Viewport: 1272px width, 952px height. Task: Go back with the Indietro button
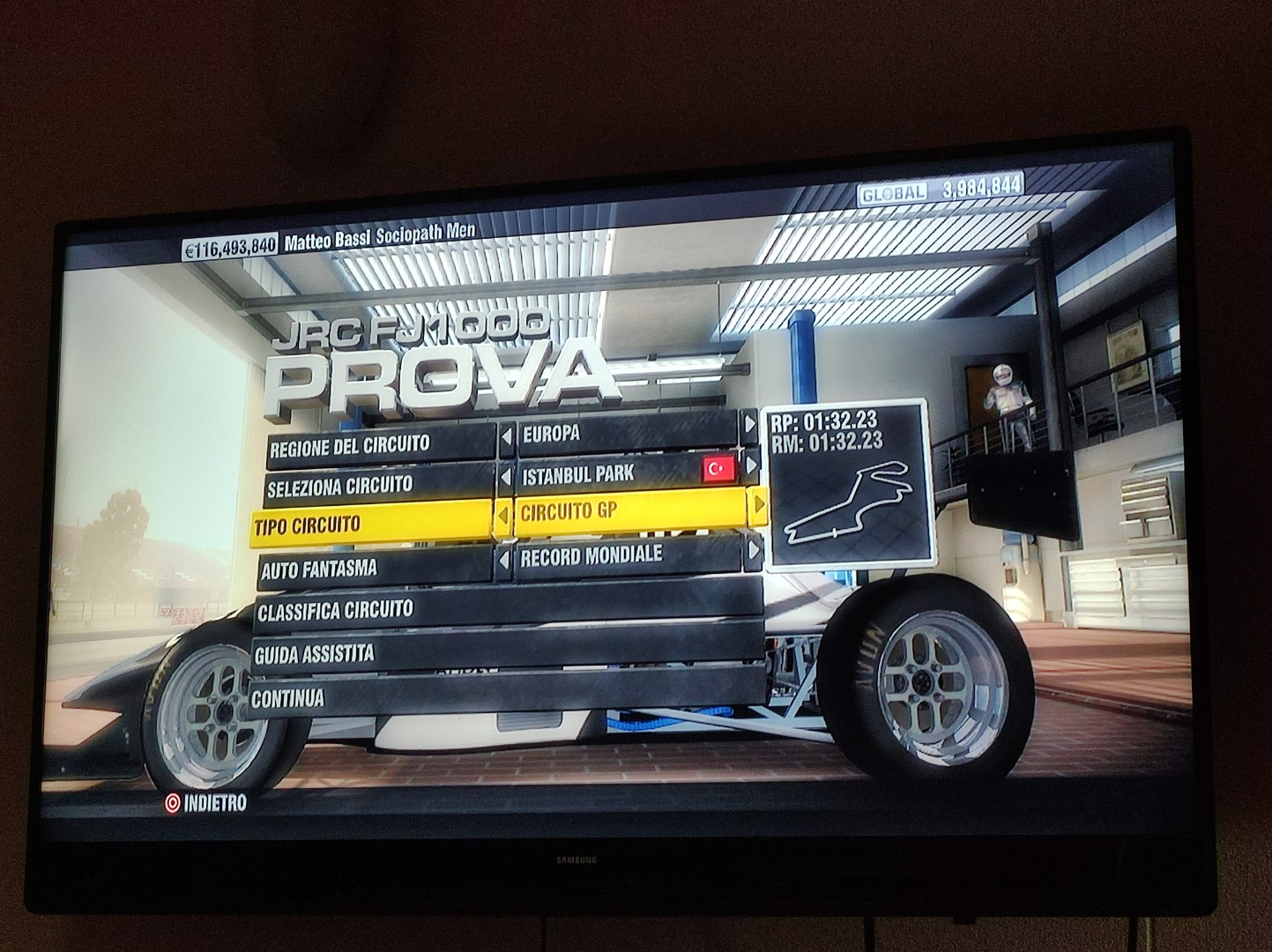[x=205, y=803]
